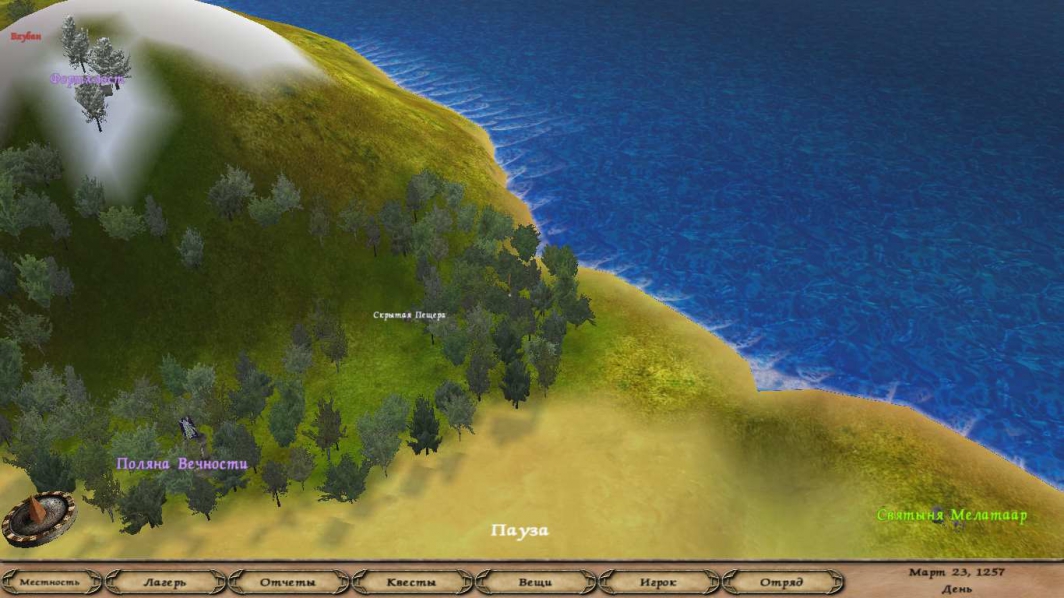Choose the Скрытая Пещера map label

[x=409, y=315]
